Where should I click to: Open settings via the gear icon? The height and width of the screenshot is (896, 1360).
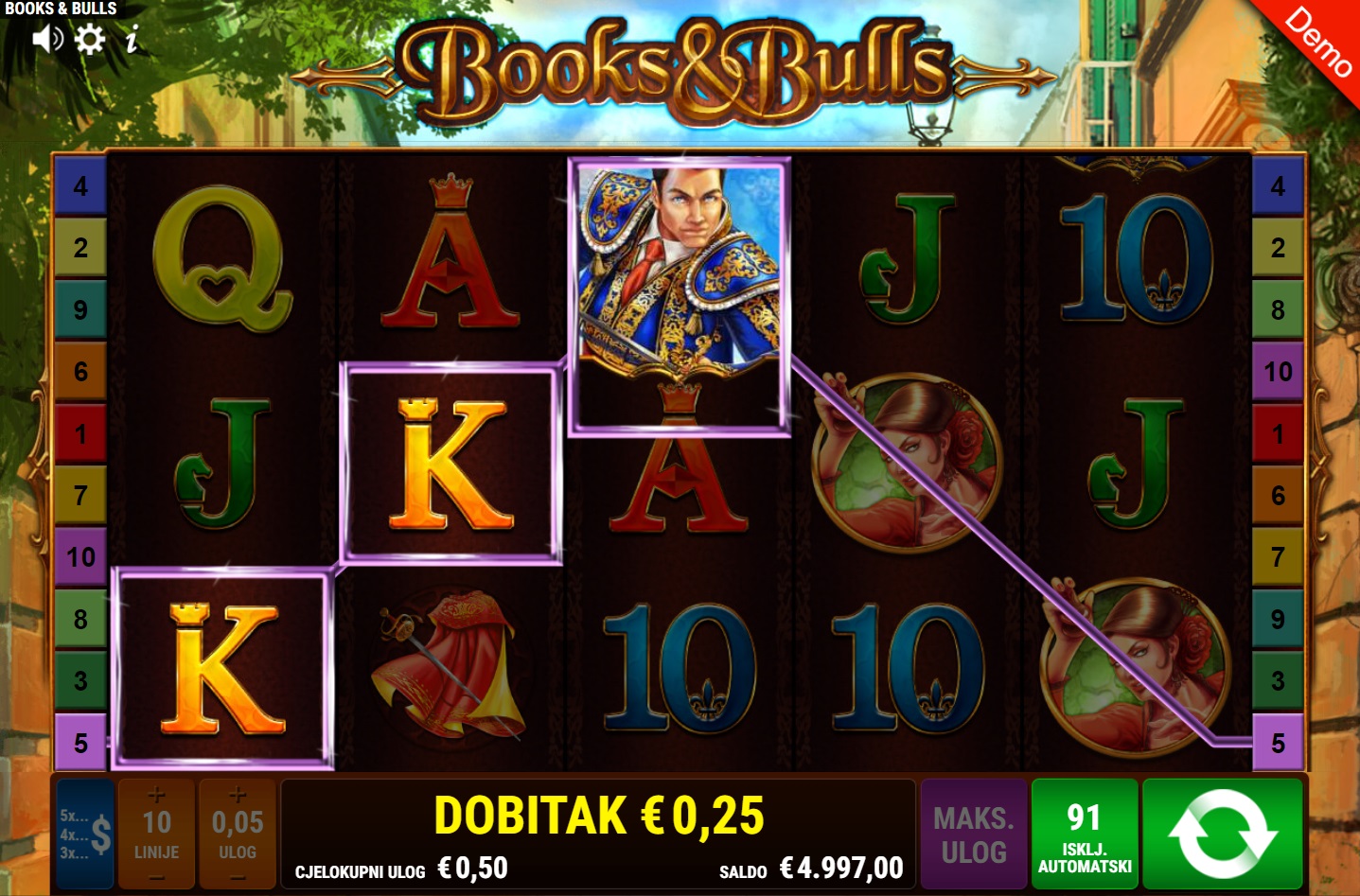90,39
